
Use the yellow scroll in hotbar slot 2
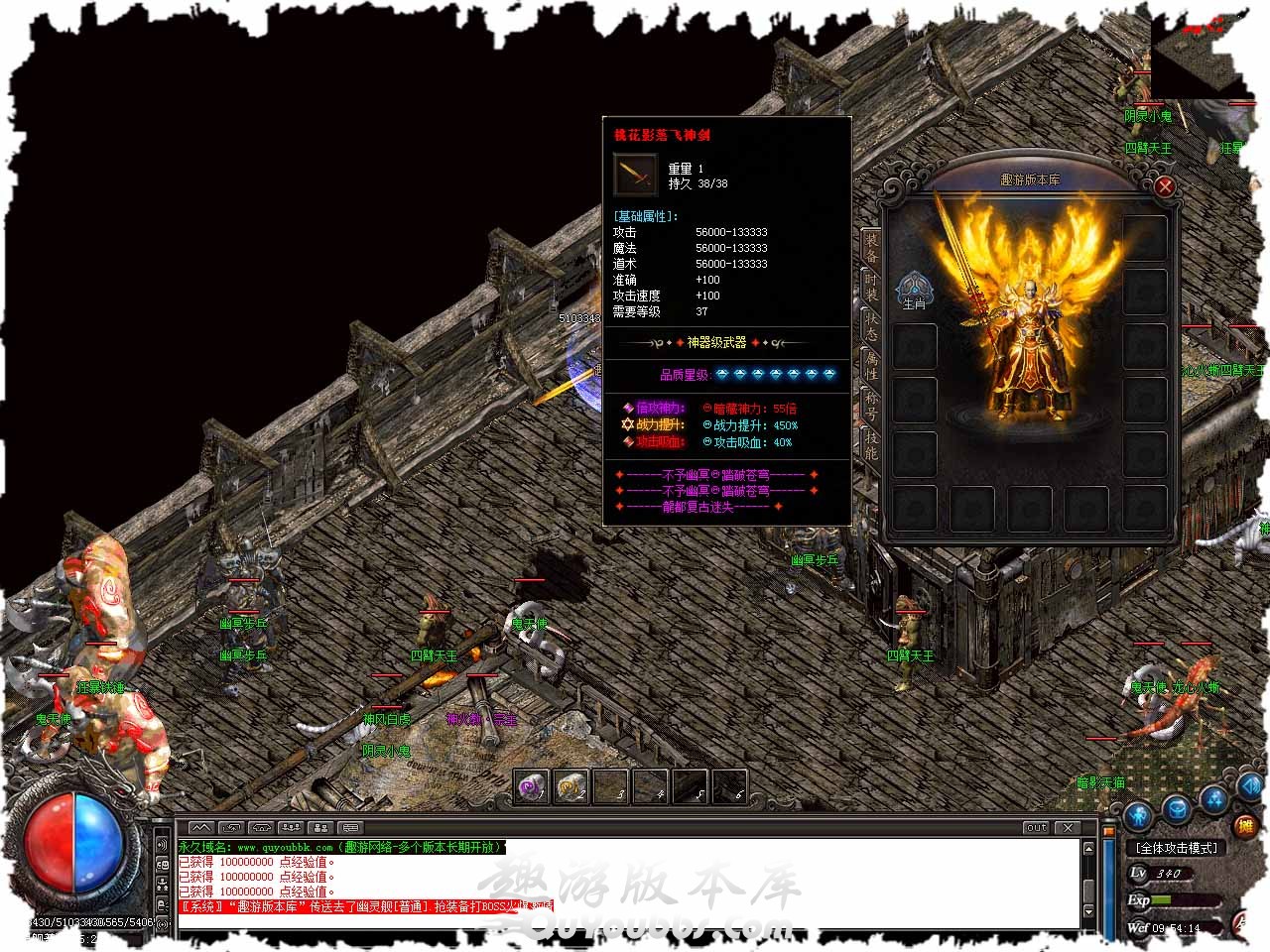tap(571, 786)
